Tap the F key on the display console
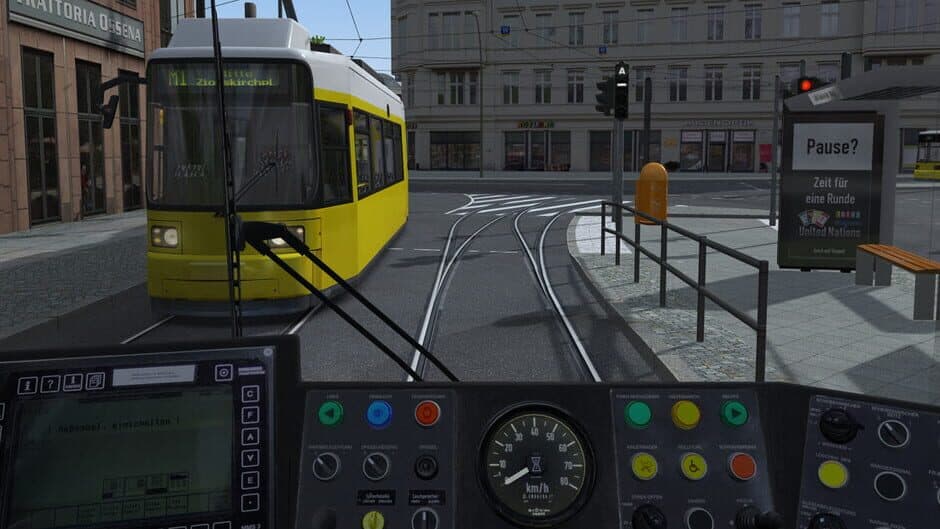940x529 pixels. 250,414
